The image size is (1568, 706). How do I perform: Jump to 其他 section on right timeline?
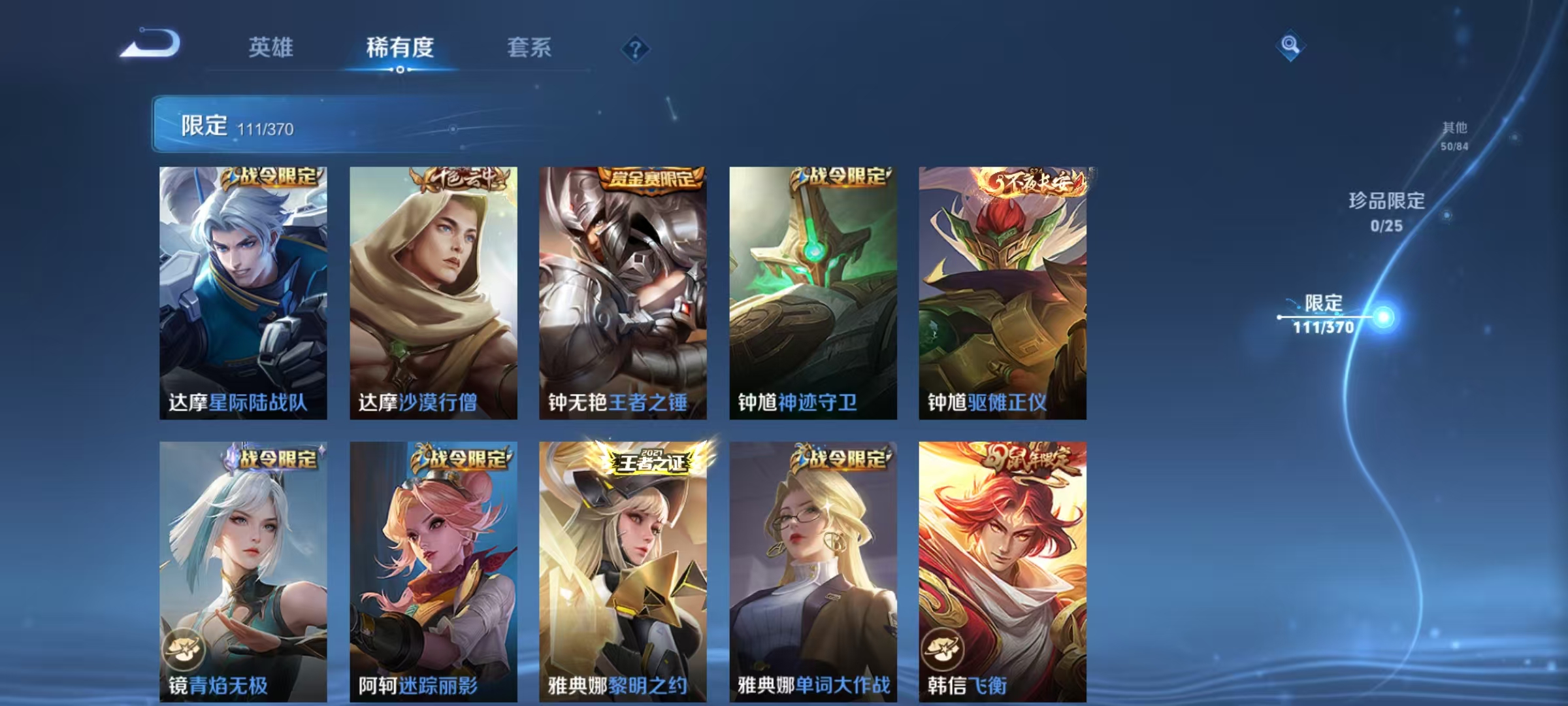[1457, 129]
